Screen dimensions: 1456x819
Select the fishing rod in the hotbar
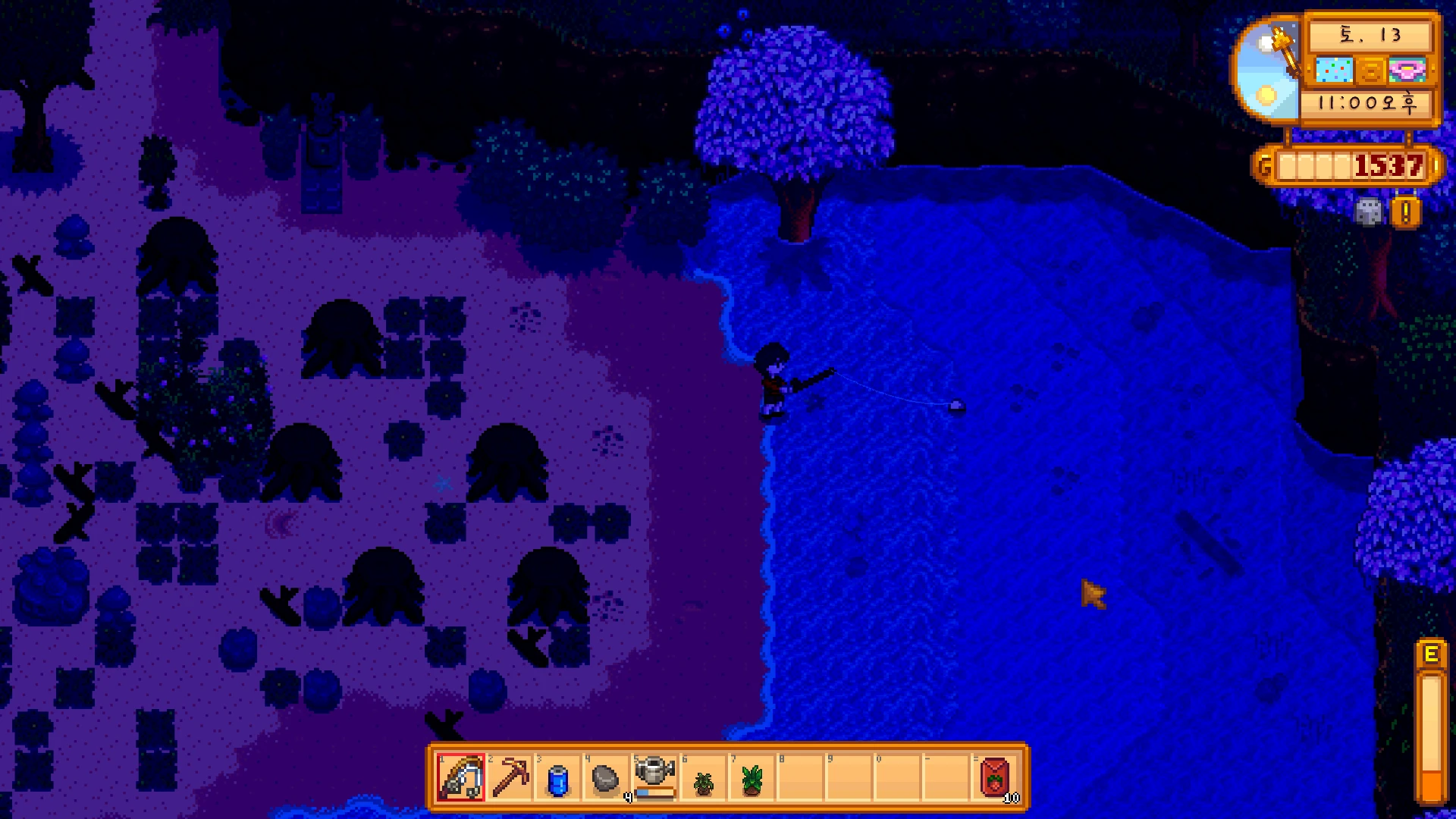[x=461, y=777]
